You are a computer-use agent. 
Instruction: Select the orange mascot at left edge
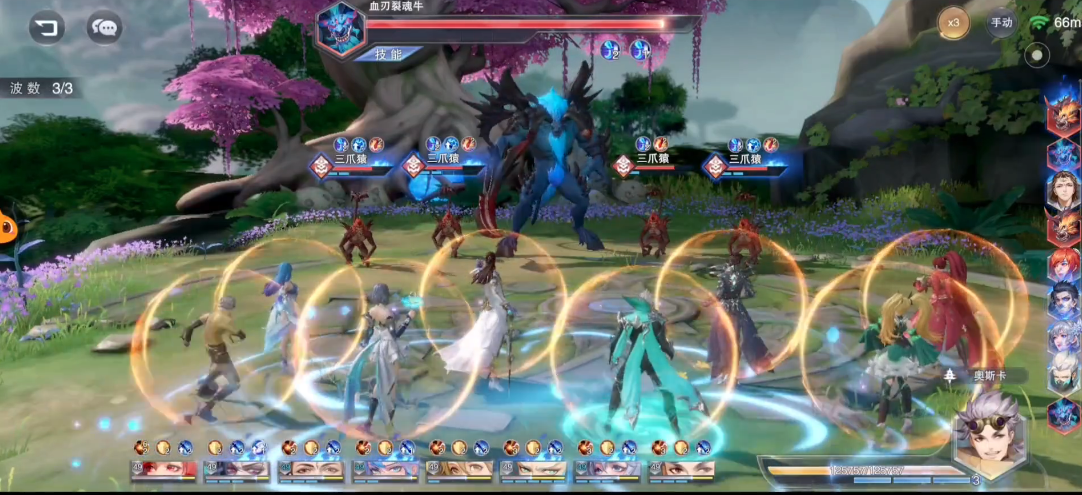tap(8, 228)
